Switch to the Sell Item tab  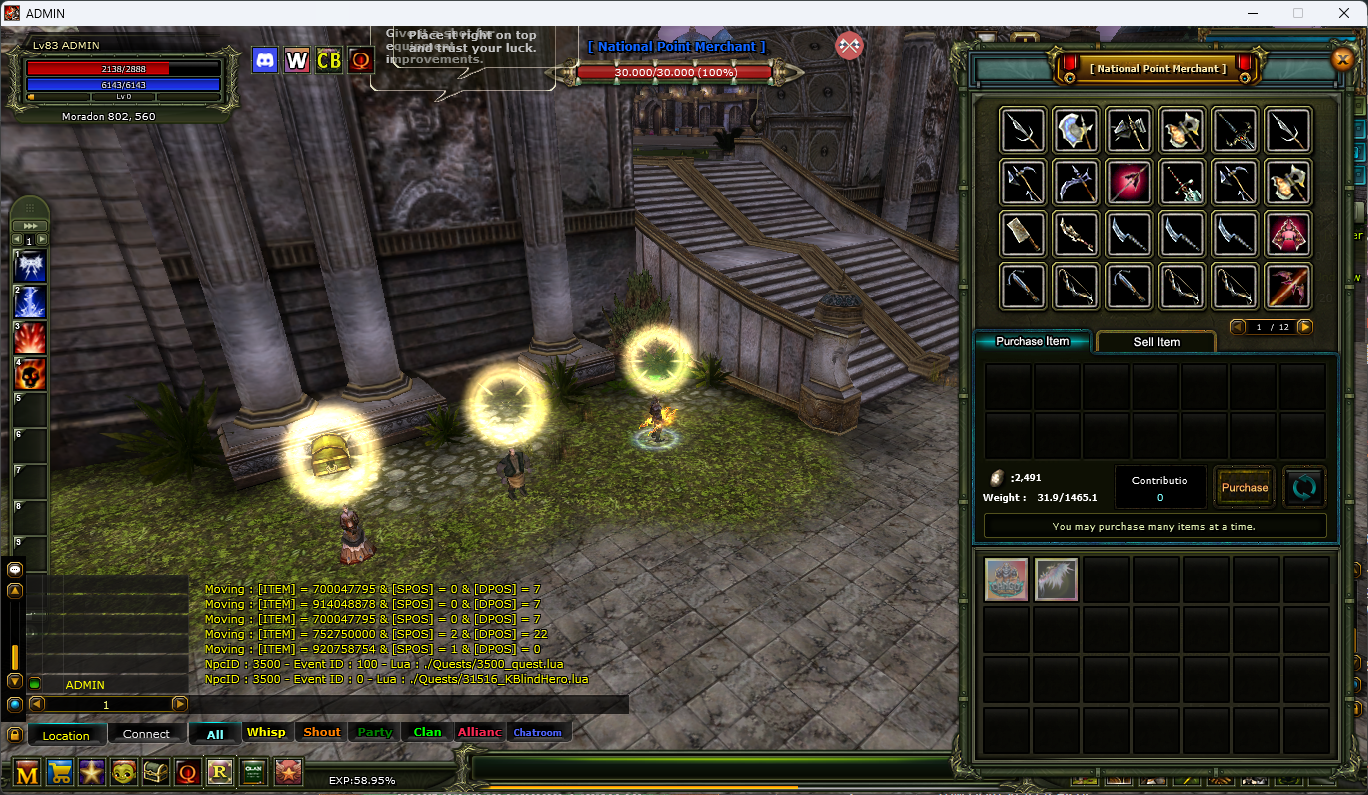1156,342
